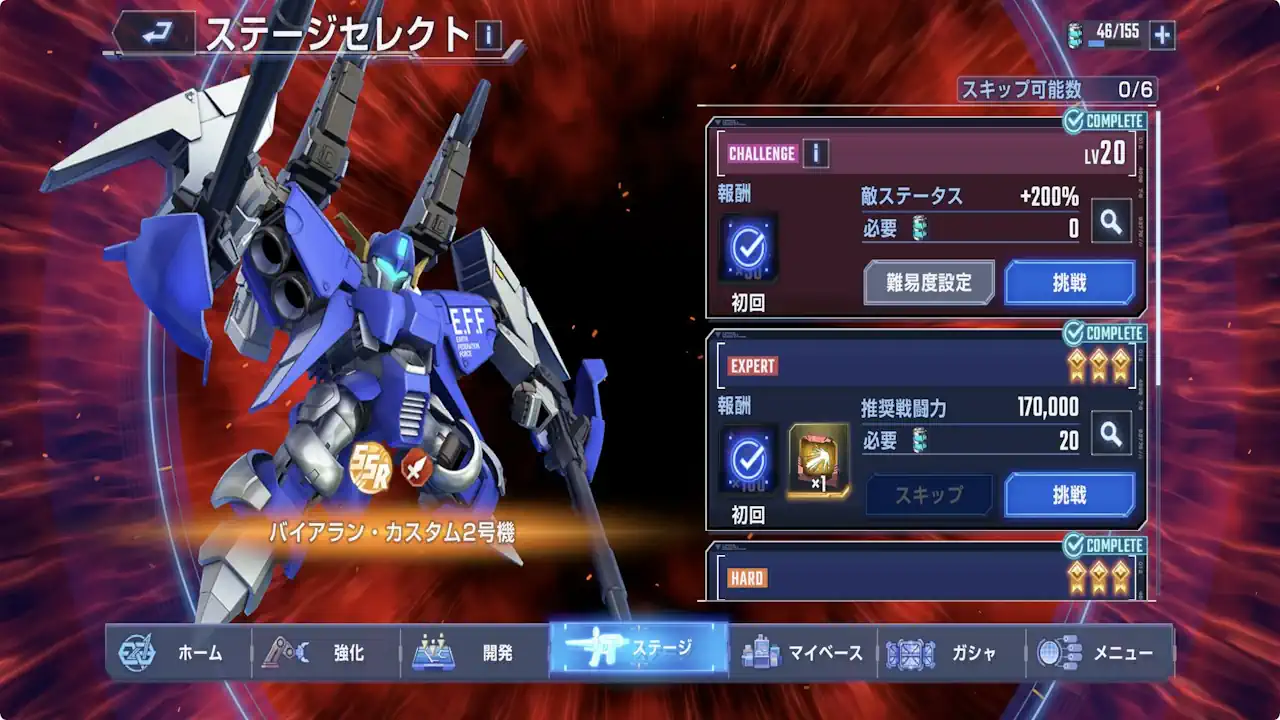The image size is (1280, 720).
Task: Add energy with the plus button
Action: click(1162, 35)
